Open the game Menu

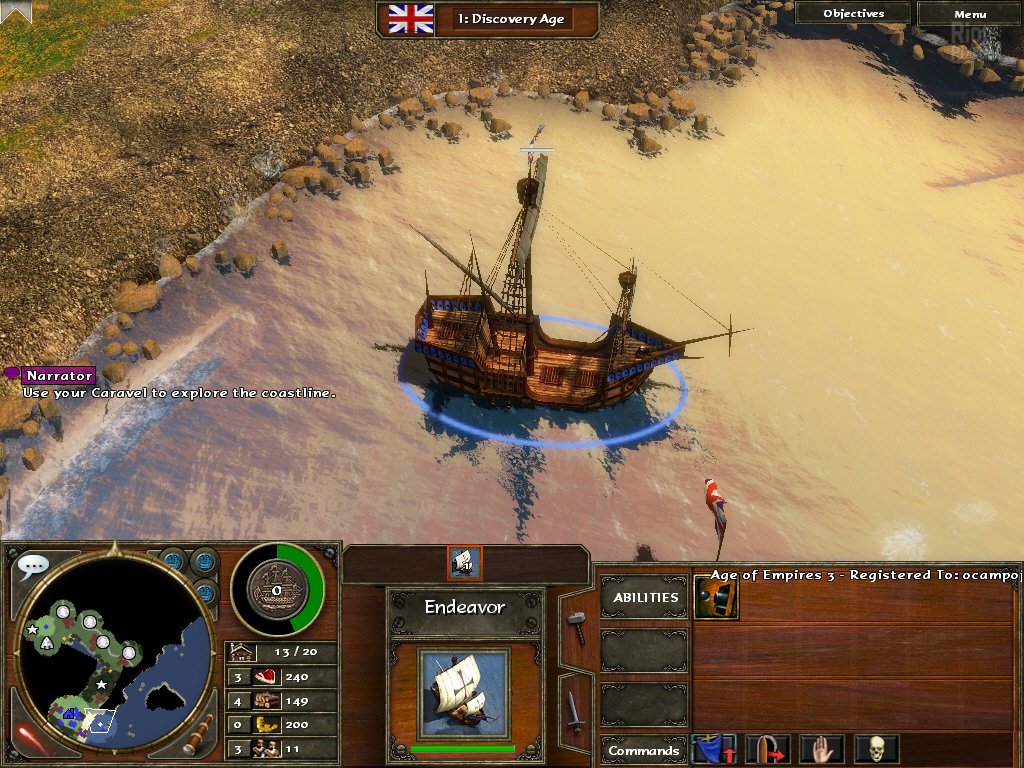pyautogui.click(x=969, y=14)
